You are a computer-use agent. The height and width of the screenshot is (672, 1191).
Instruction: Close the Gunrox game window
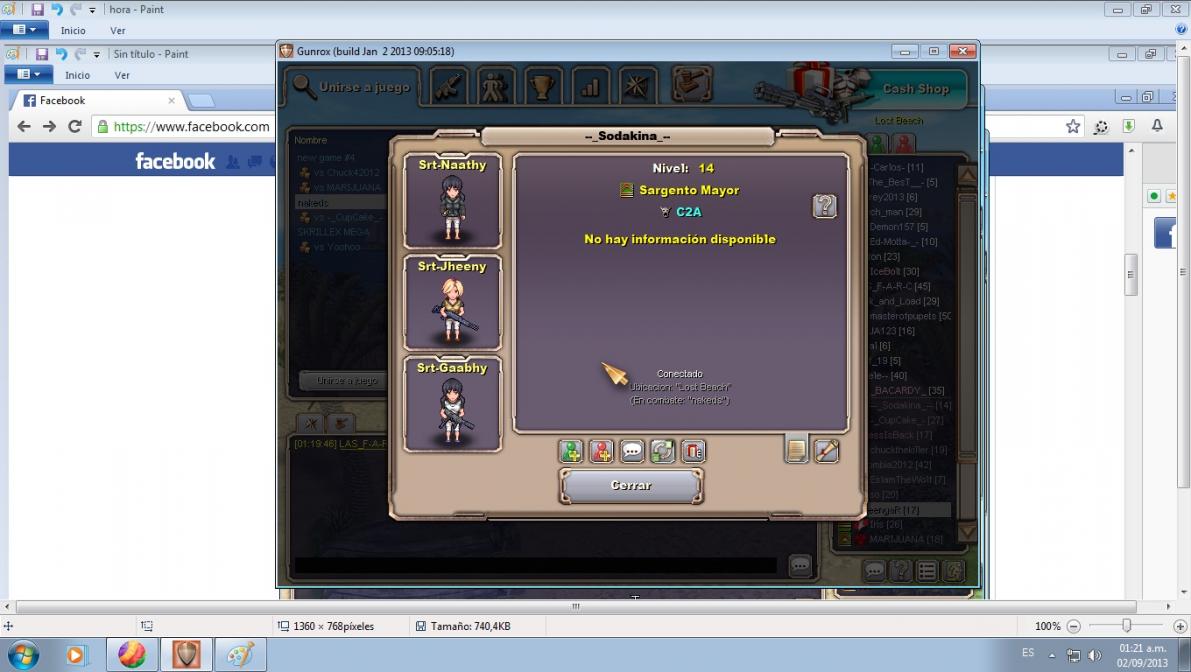962,51
